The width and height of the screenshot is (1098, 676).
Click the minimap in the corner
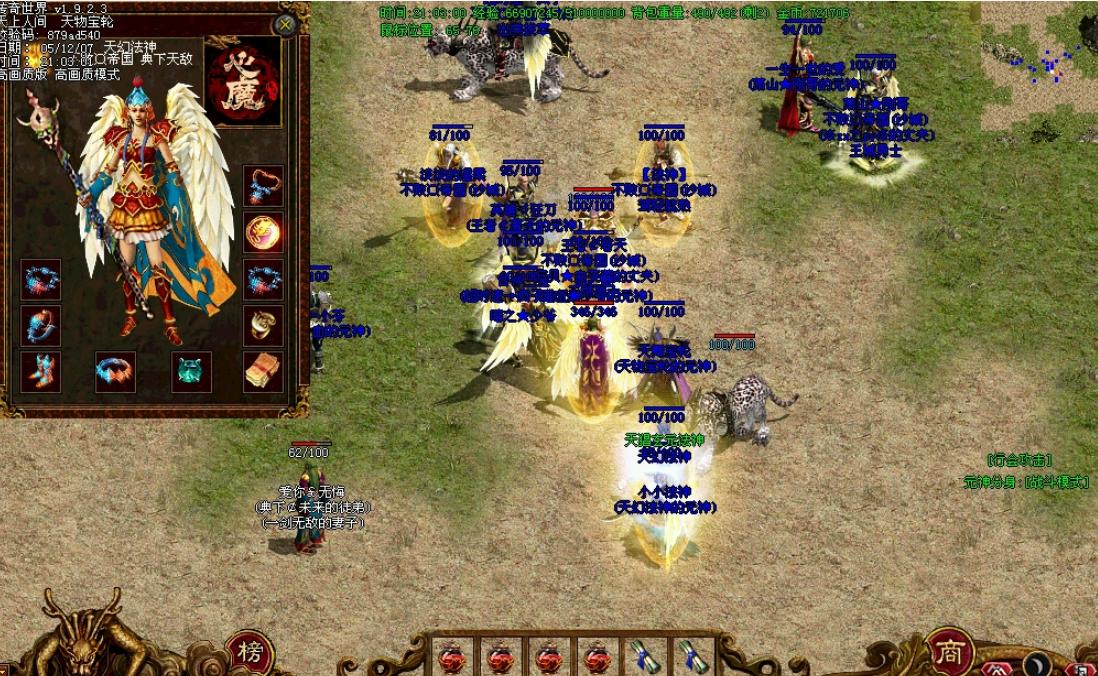(1038, 66)
